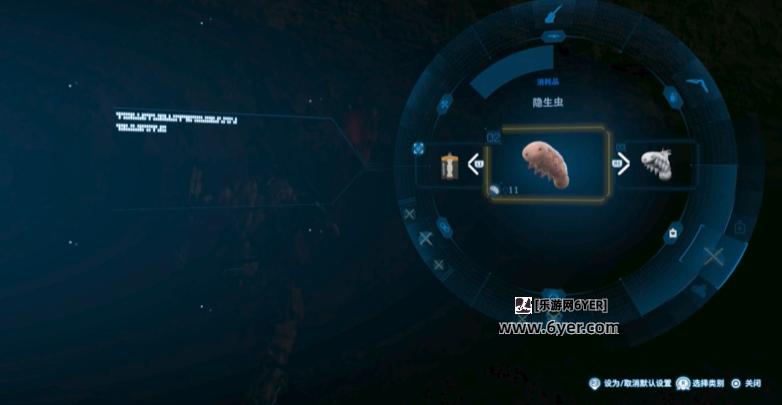Choose the white spiky creature item
Image resolution: width=782 pixels, height=405 pixels.
pyautogui.click(x=655, y=163)
